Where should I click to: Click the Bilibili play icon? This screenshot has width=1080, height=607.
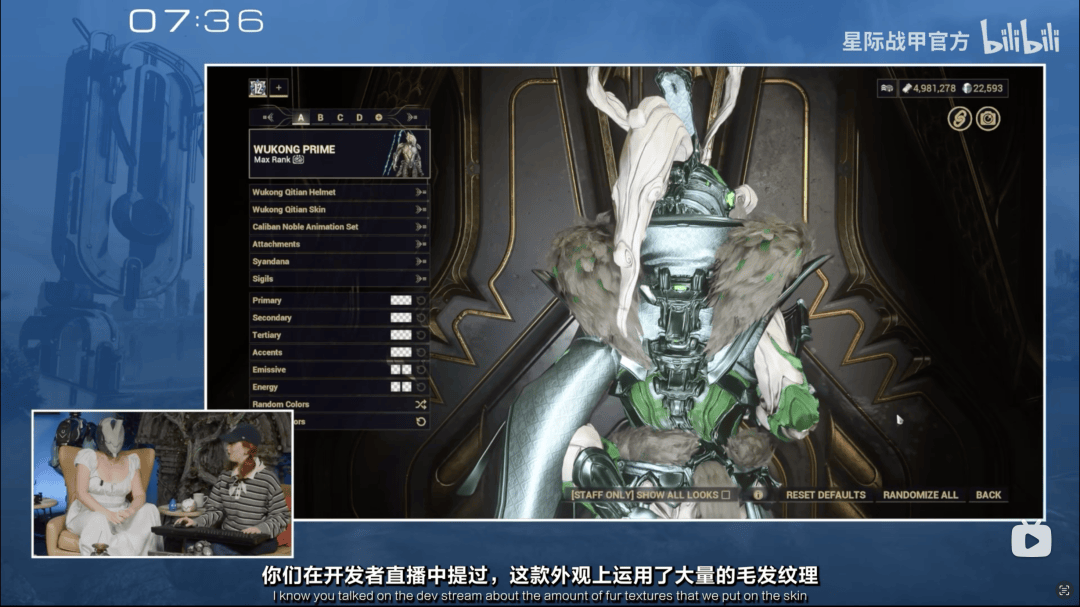(x=1030, y=540)
